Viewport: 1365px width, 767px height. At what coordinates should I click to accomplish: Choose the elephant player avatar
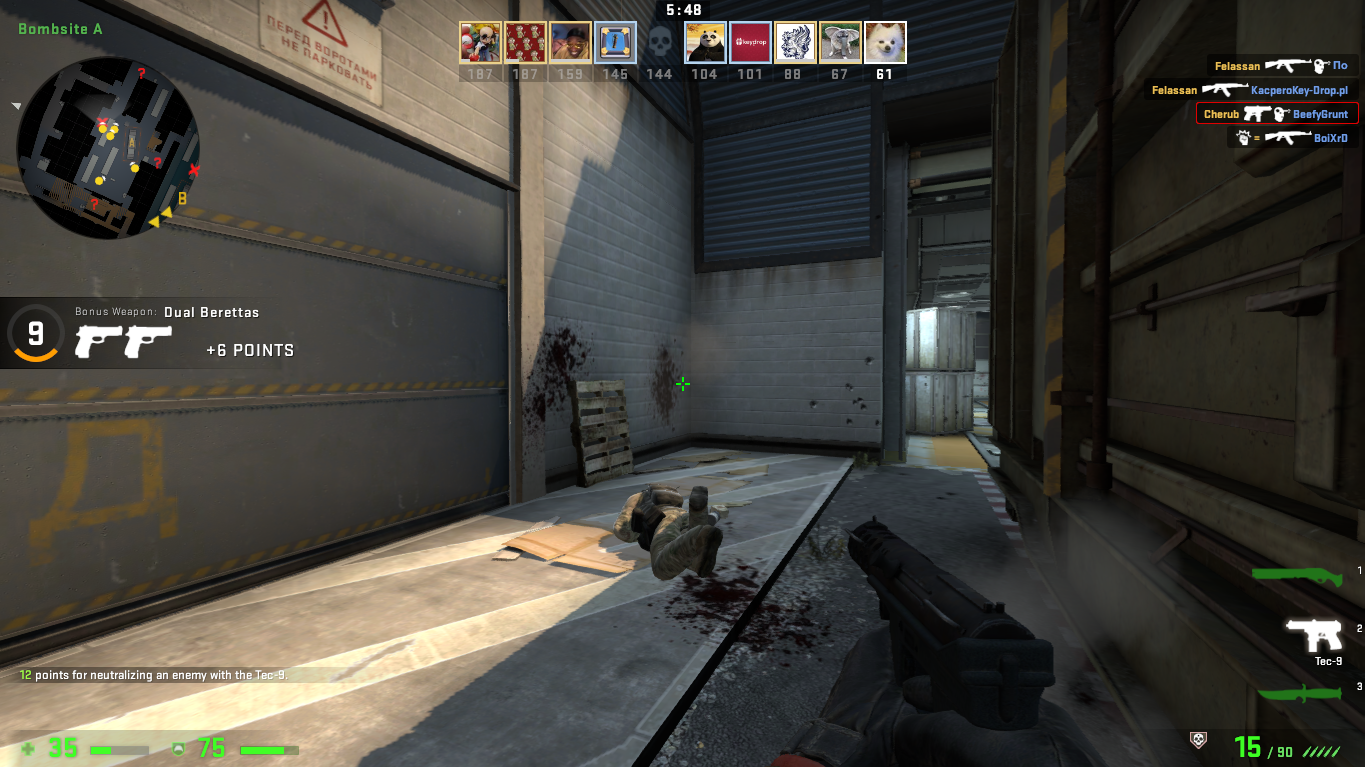840,43
